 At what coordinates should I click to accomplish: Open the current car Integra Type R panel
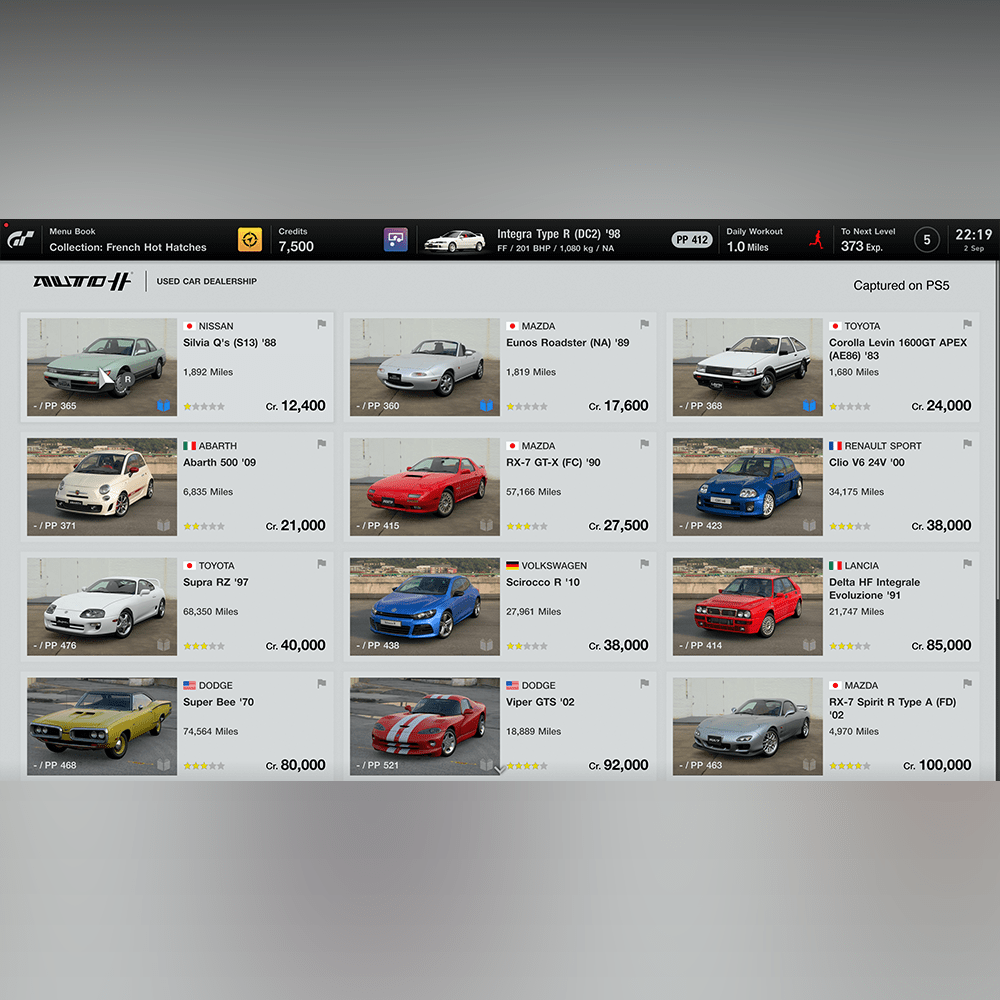tap(540, 240)
